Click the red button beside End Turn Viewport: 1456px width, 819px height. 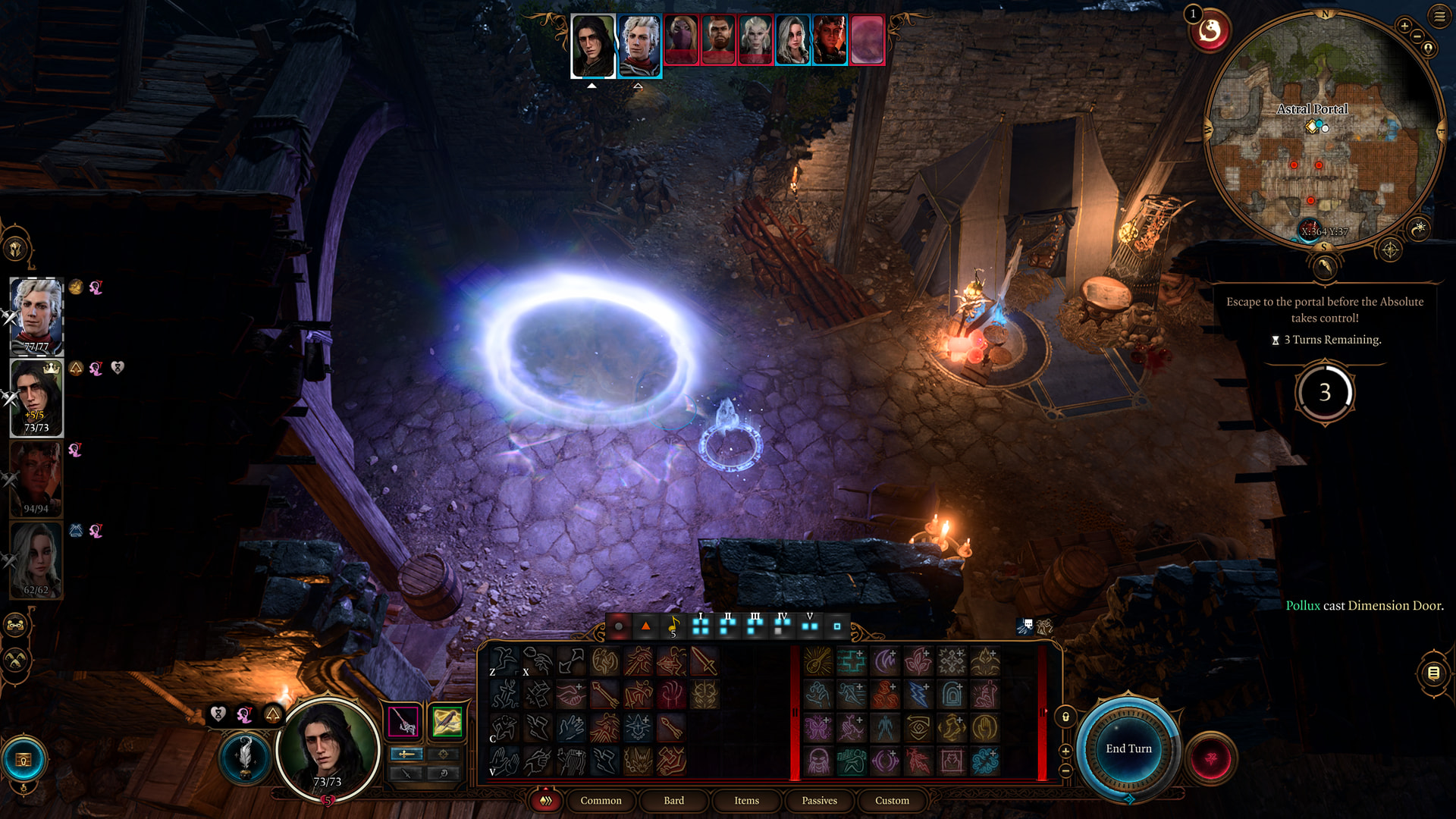(x=1210, y=758)
